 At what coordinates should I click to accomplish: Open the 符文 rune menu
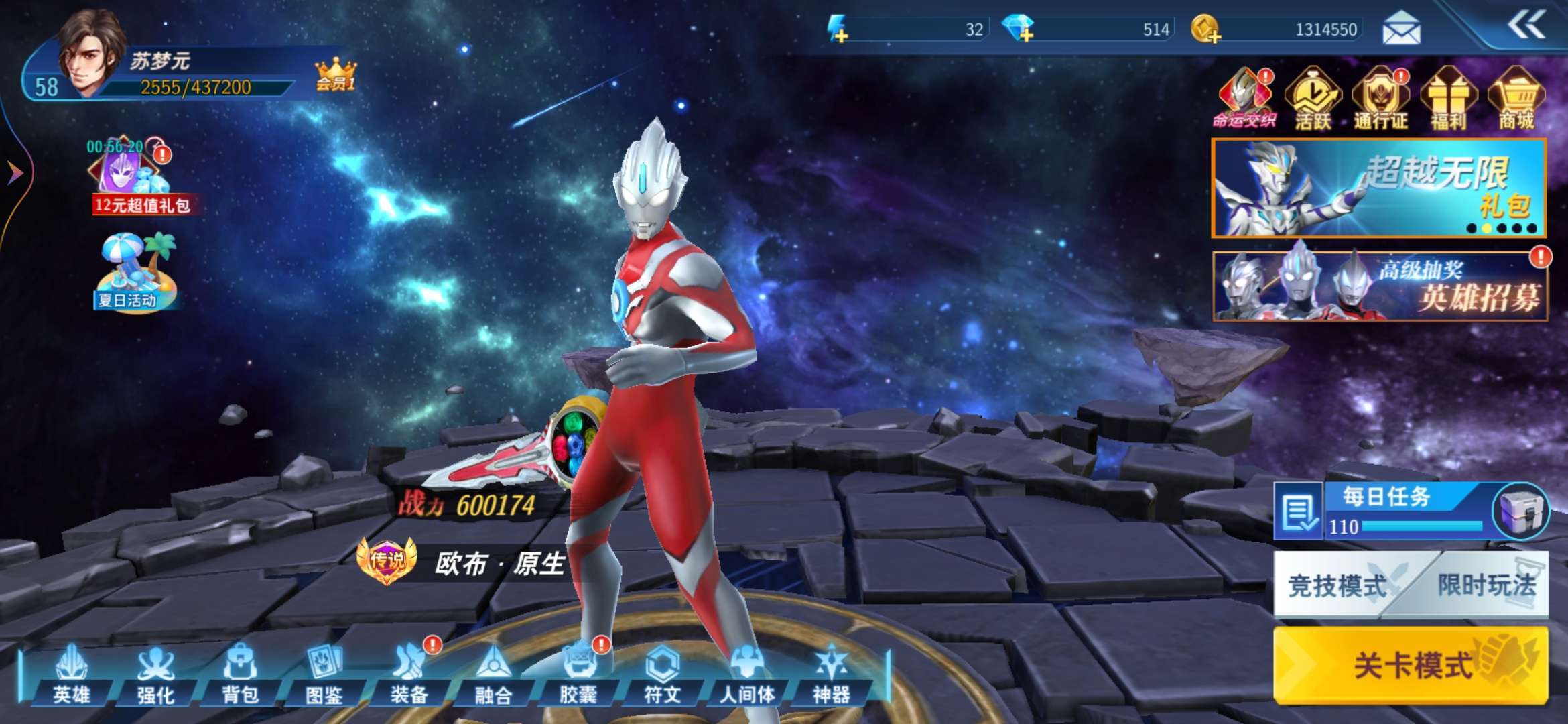[662, 674]
